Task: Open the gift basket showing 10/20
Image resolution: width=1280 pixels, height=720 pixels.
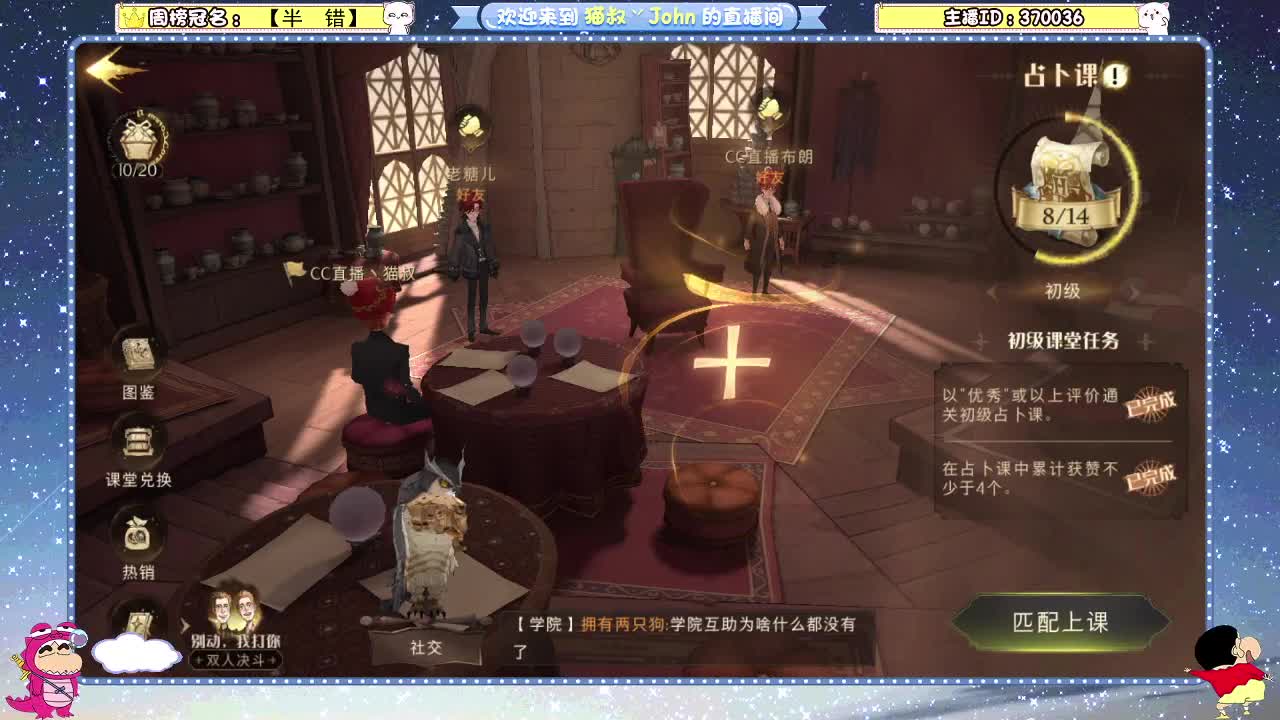Action: (x=140, y=135)
